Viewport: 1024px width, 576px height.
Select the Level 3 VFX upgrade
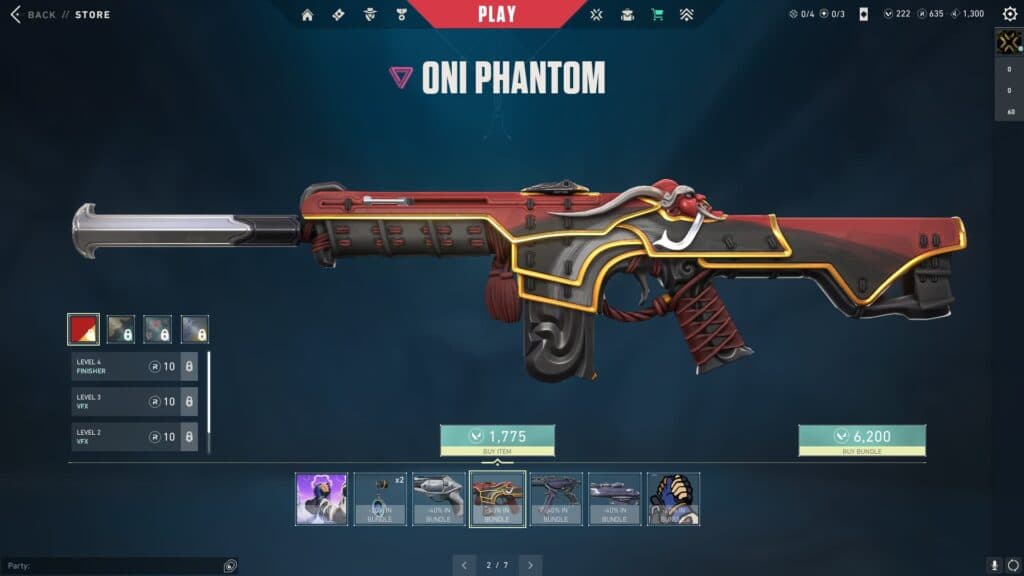134,402
